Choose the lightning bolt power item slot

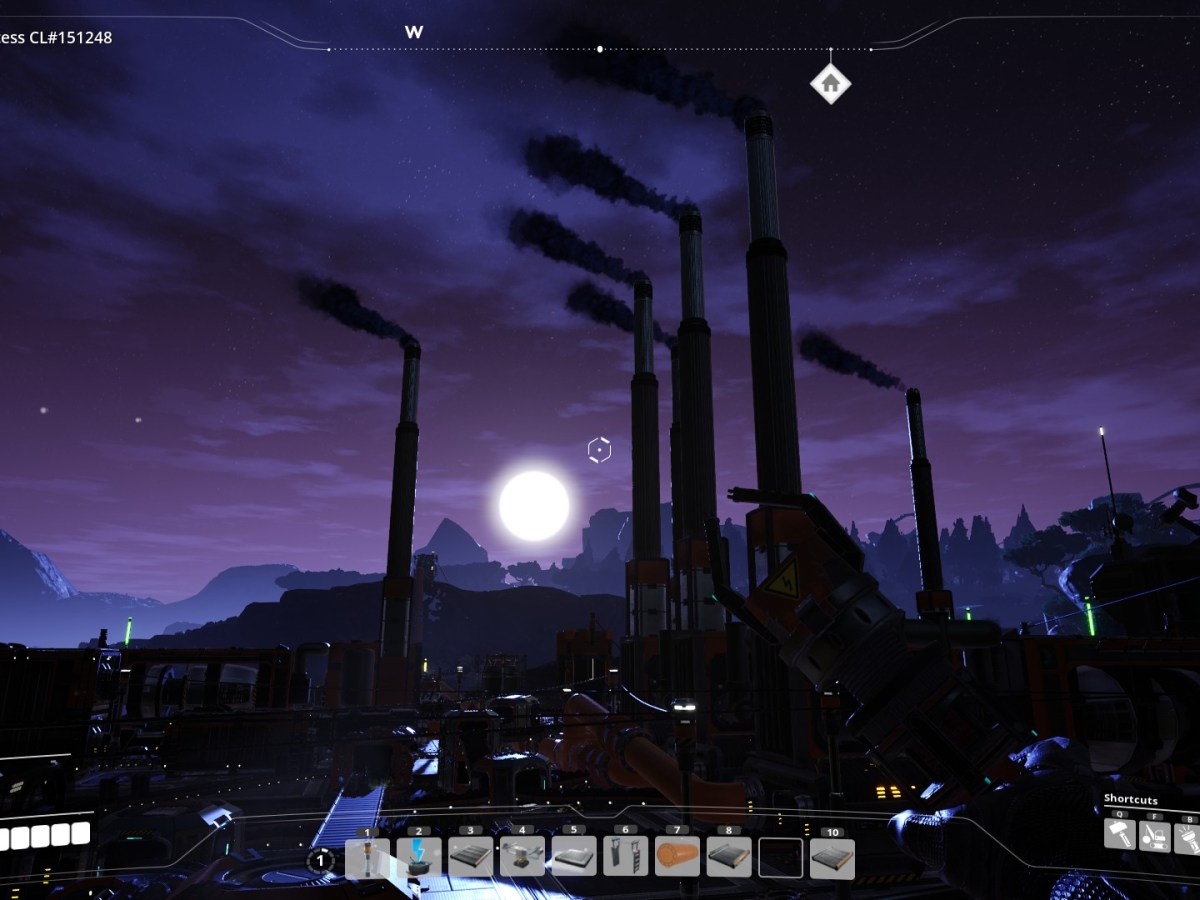pos(419,858)
